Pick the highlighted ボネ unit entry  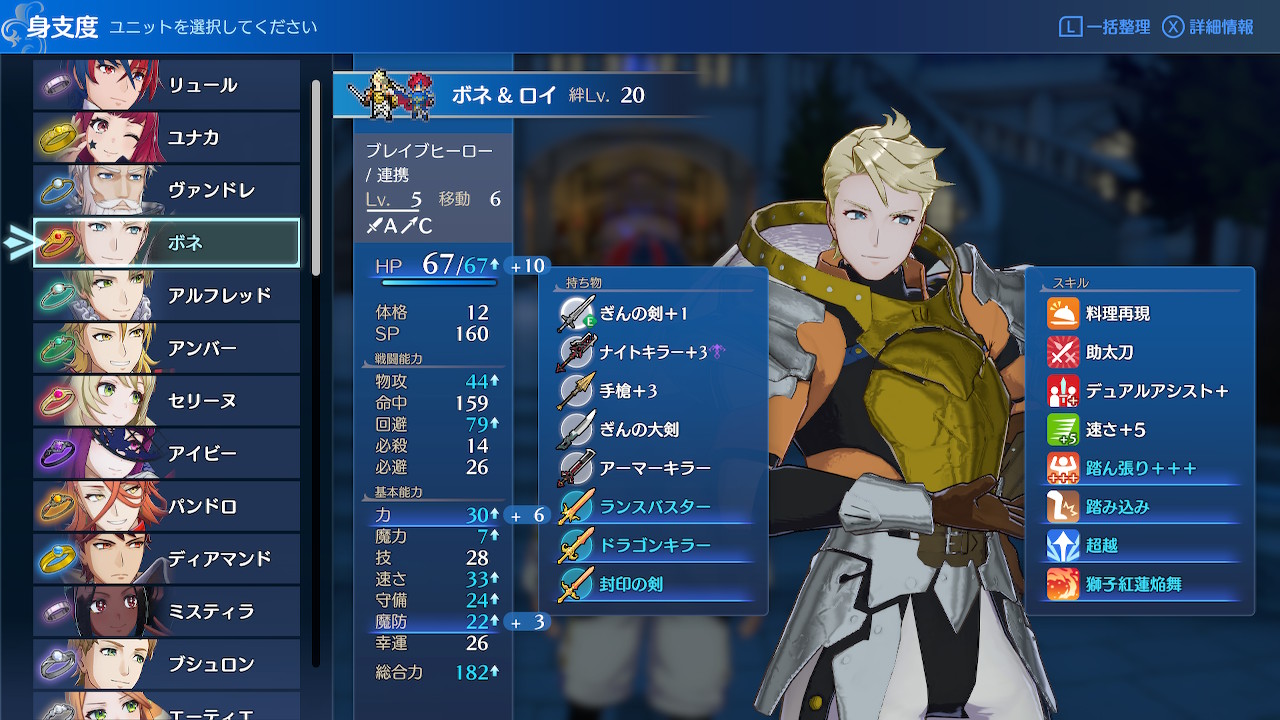pos(166,243)
